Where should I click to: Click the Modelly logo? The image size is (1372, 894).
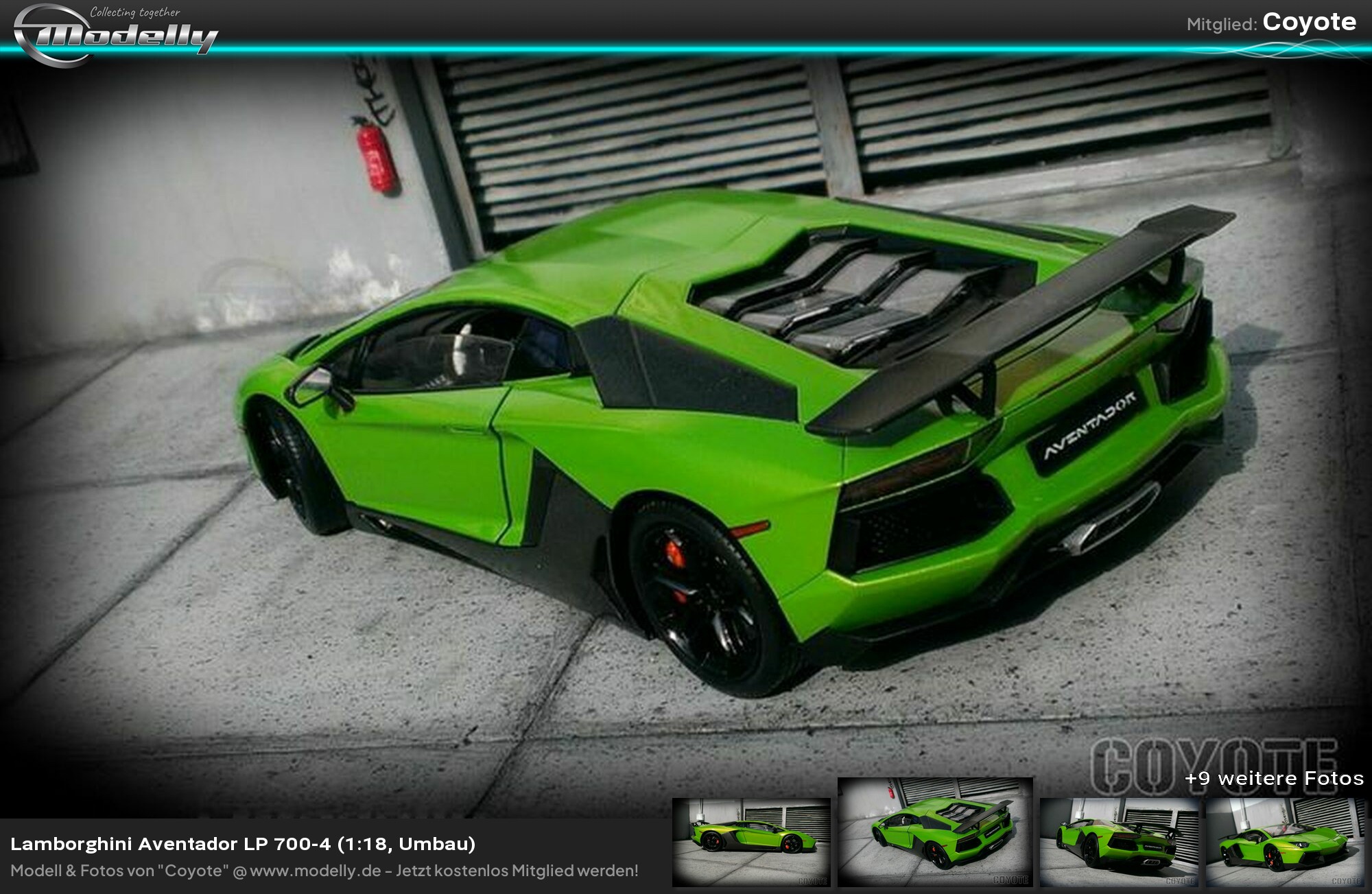[115, 34]
